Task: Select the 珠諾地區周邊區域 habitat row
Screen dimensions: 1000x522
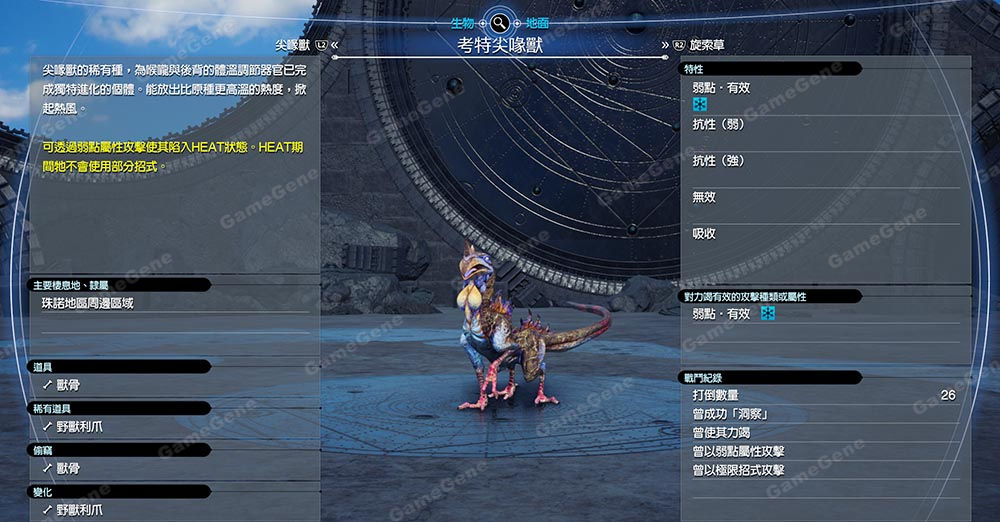Action: click(87, 302)
